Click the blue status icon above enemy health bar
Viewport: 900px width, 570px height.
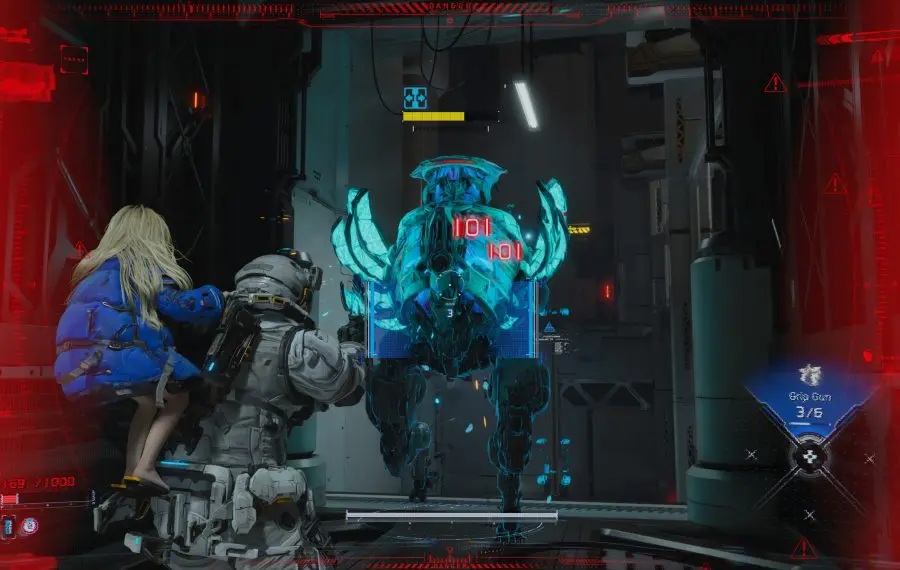(415, 98)
